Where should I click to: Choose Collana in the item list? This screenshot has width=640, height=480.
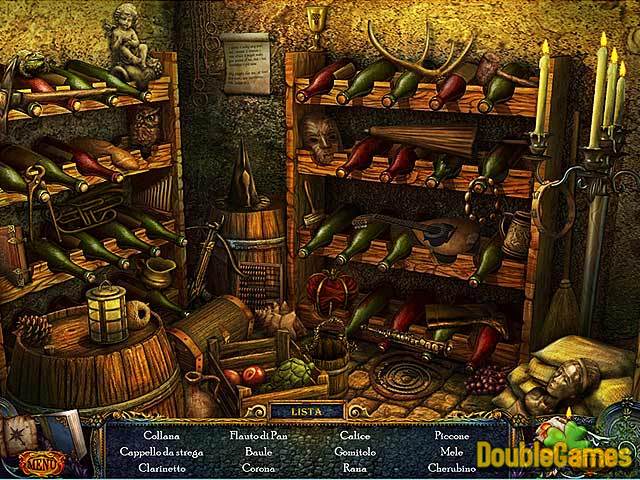click(x=161, y=437)
